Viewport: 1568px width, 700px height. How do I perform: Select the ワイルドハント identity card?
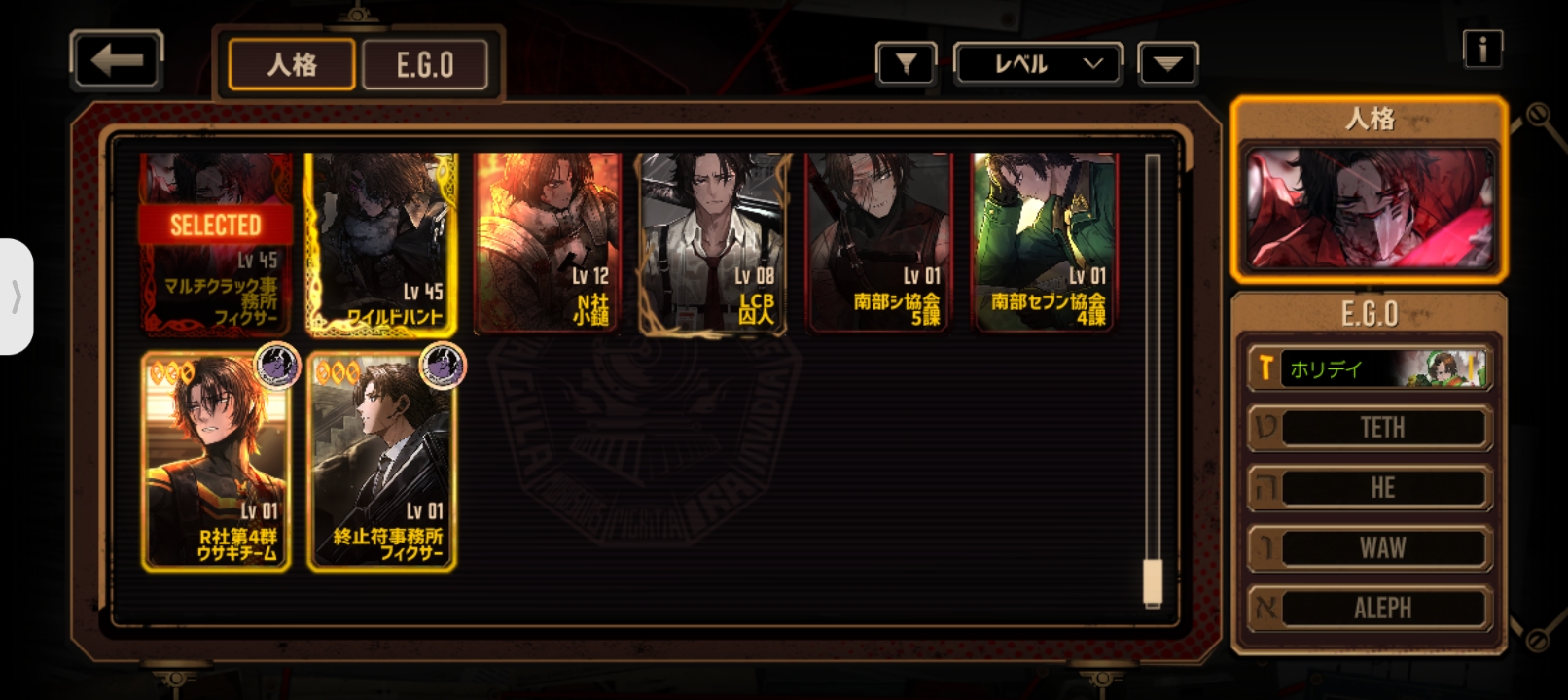[381, 243]
